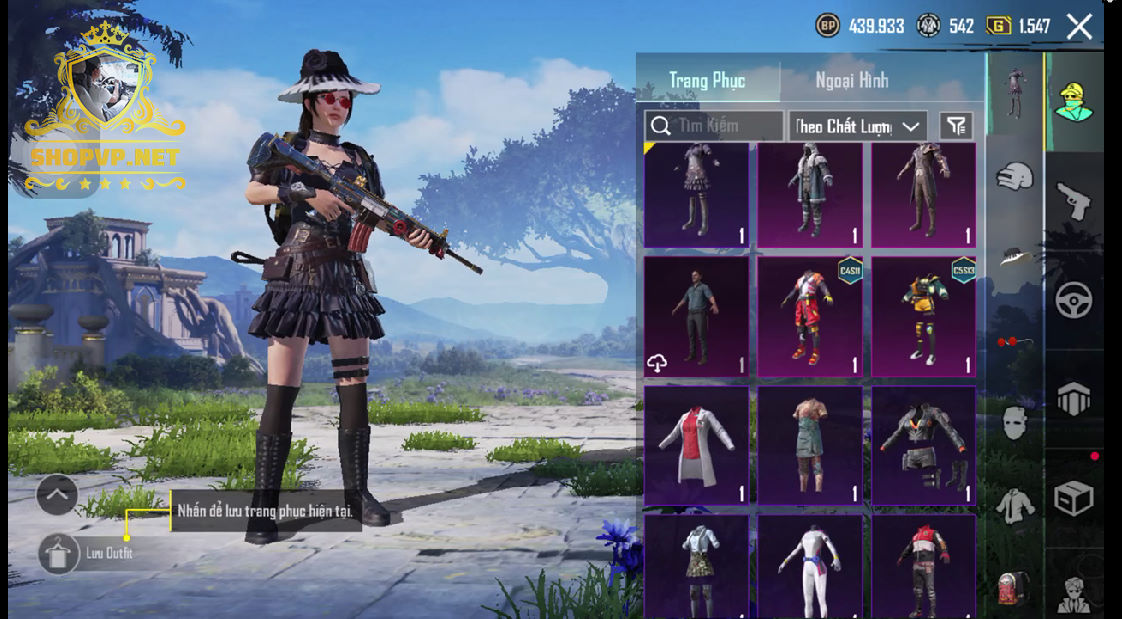Select the red-shorts outfit with the C4S11 badge

point(809,317)
